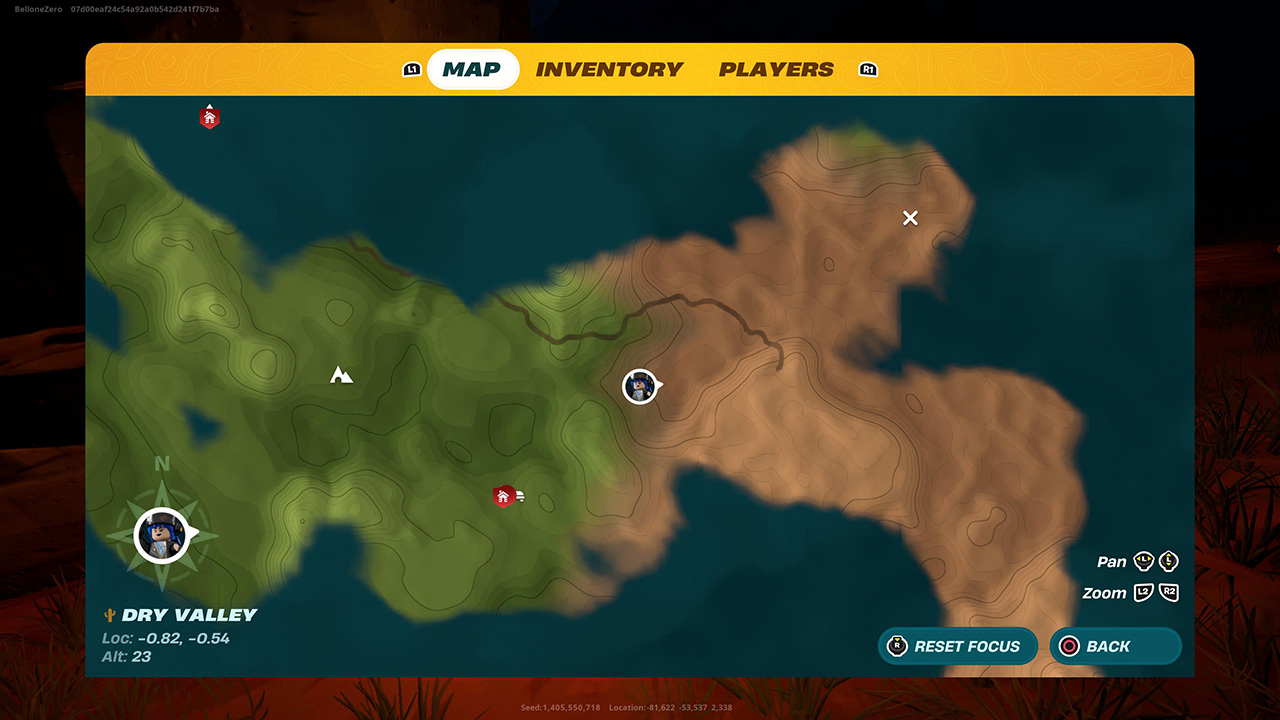
Task: Select the mountain peak marker on the map
Action: pyautogui.click(x=339, y=375)
